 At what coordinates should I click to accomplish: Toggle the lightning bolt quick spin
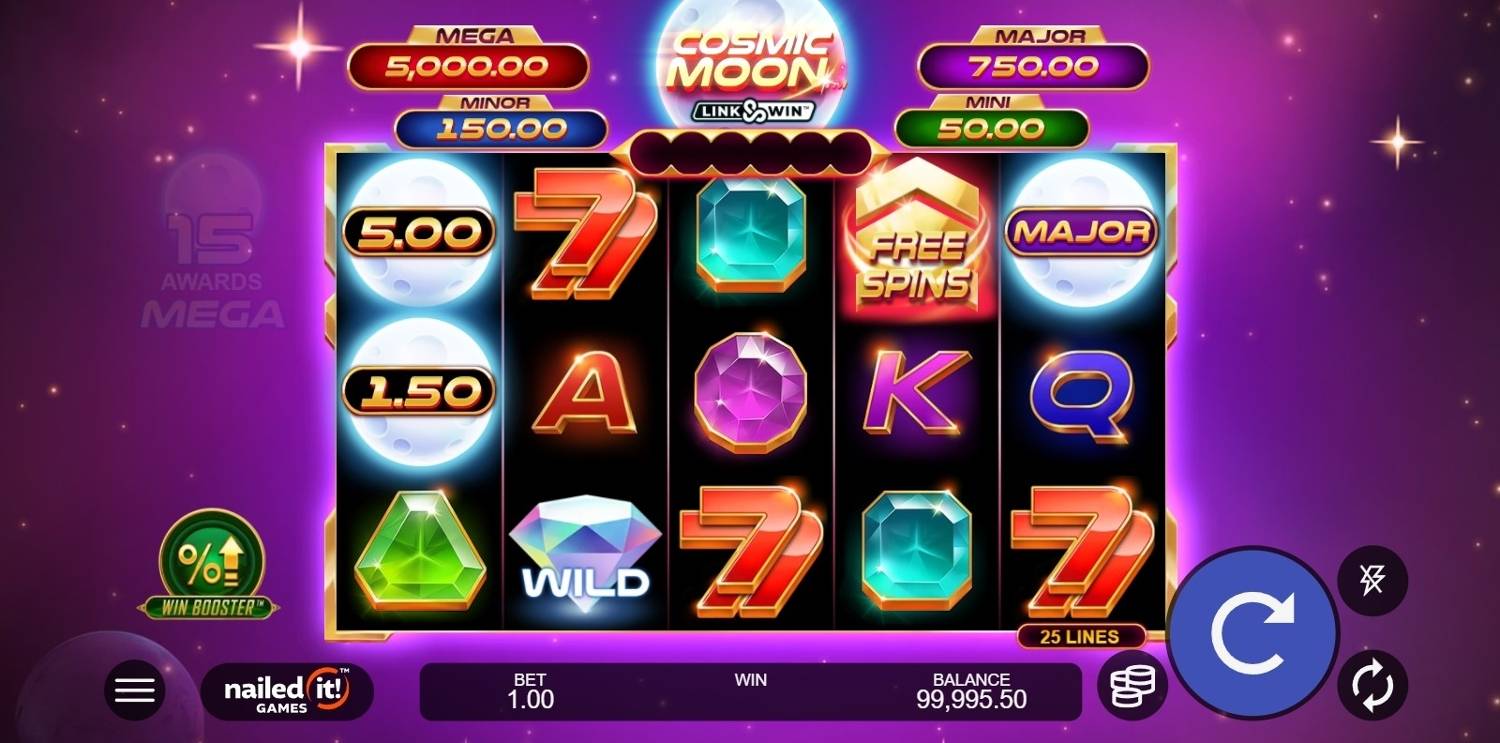tap(1372, 581)
